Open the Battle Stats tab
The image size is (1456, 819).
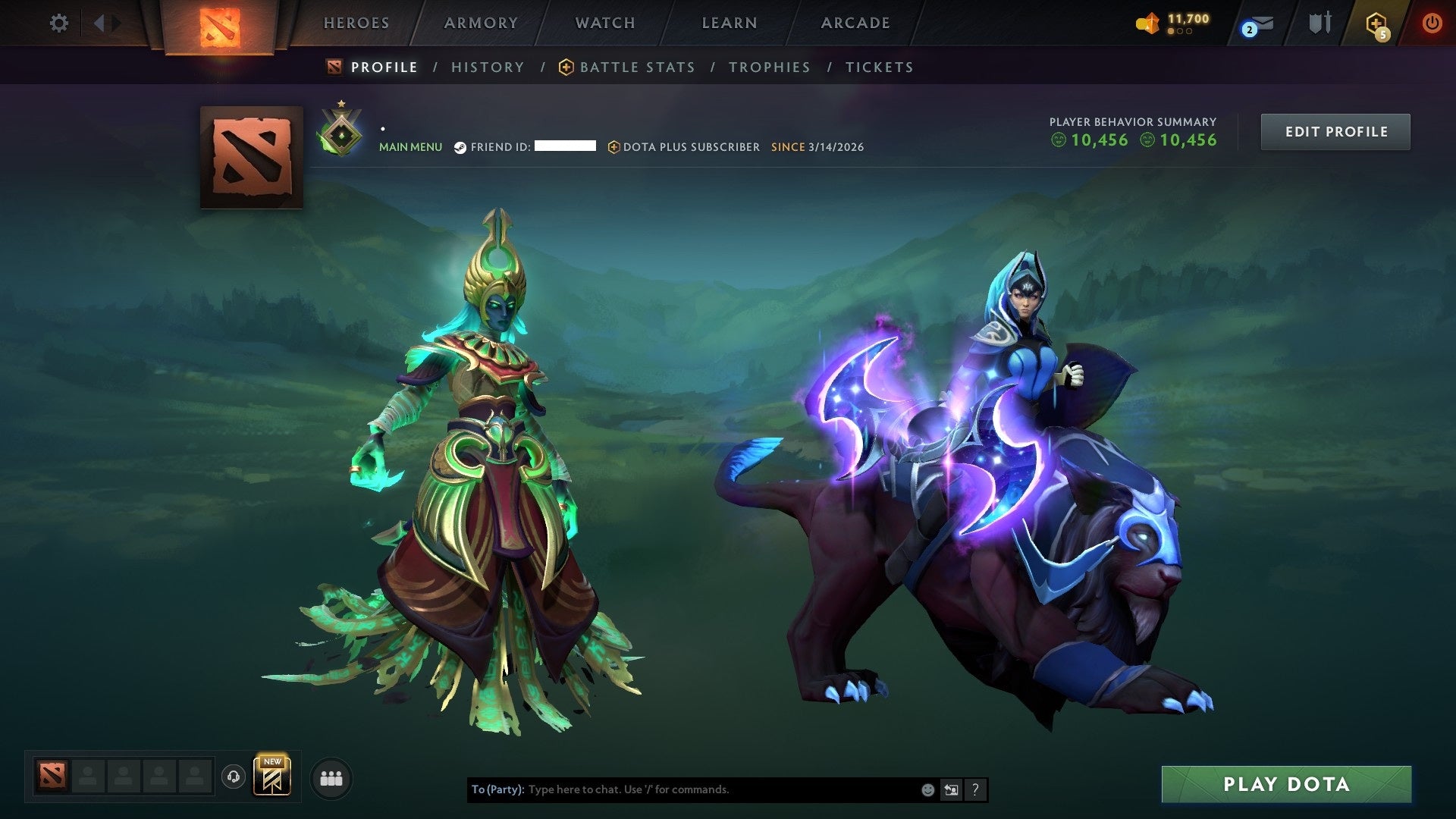click(x=636, y=67)
